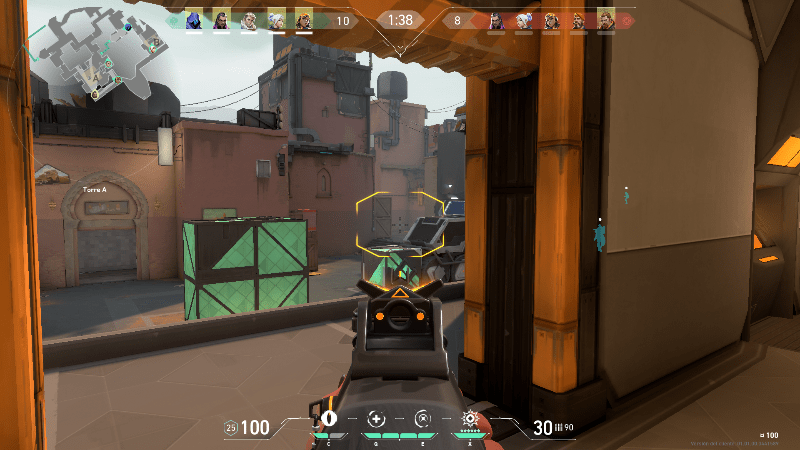Activate the X ultimate ability icon
This screenshot has height=450, width=800.
point(469,419)
